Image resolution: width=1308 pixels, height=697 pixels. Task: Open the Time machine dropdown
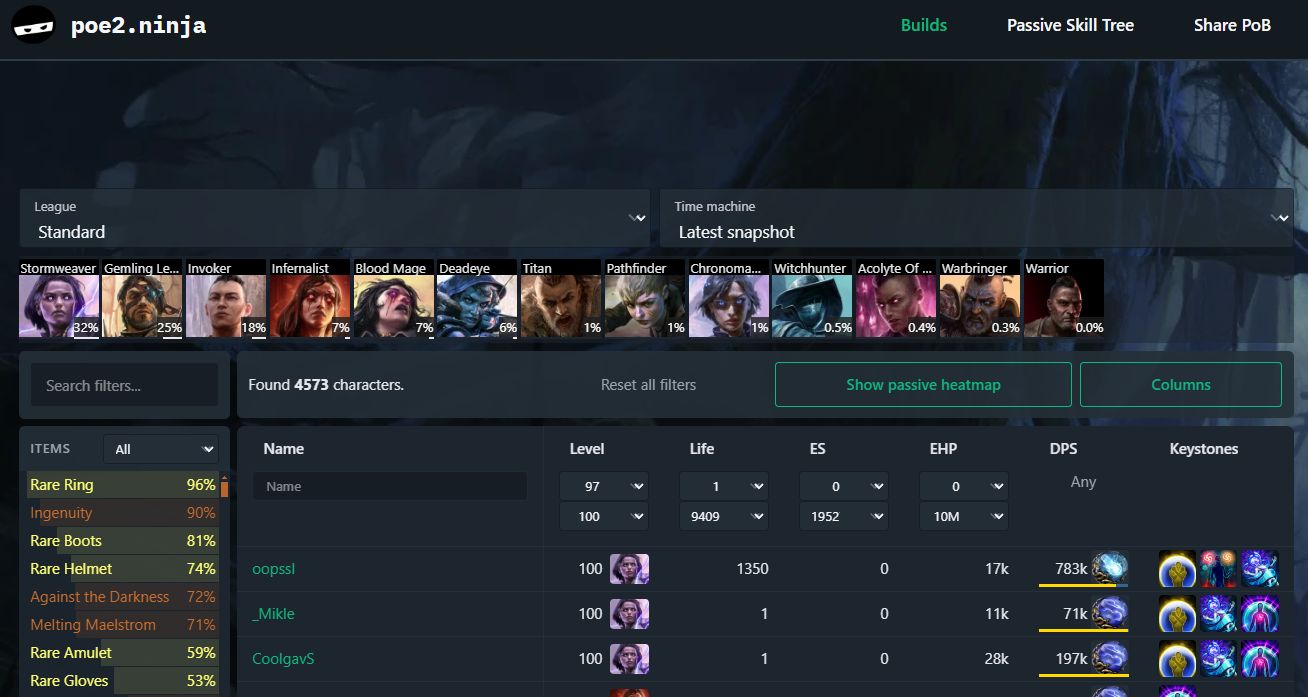(975, 219)
